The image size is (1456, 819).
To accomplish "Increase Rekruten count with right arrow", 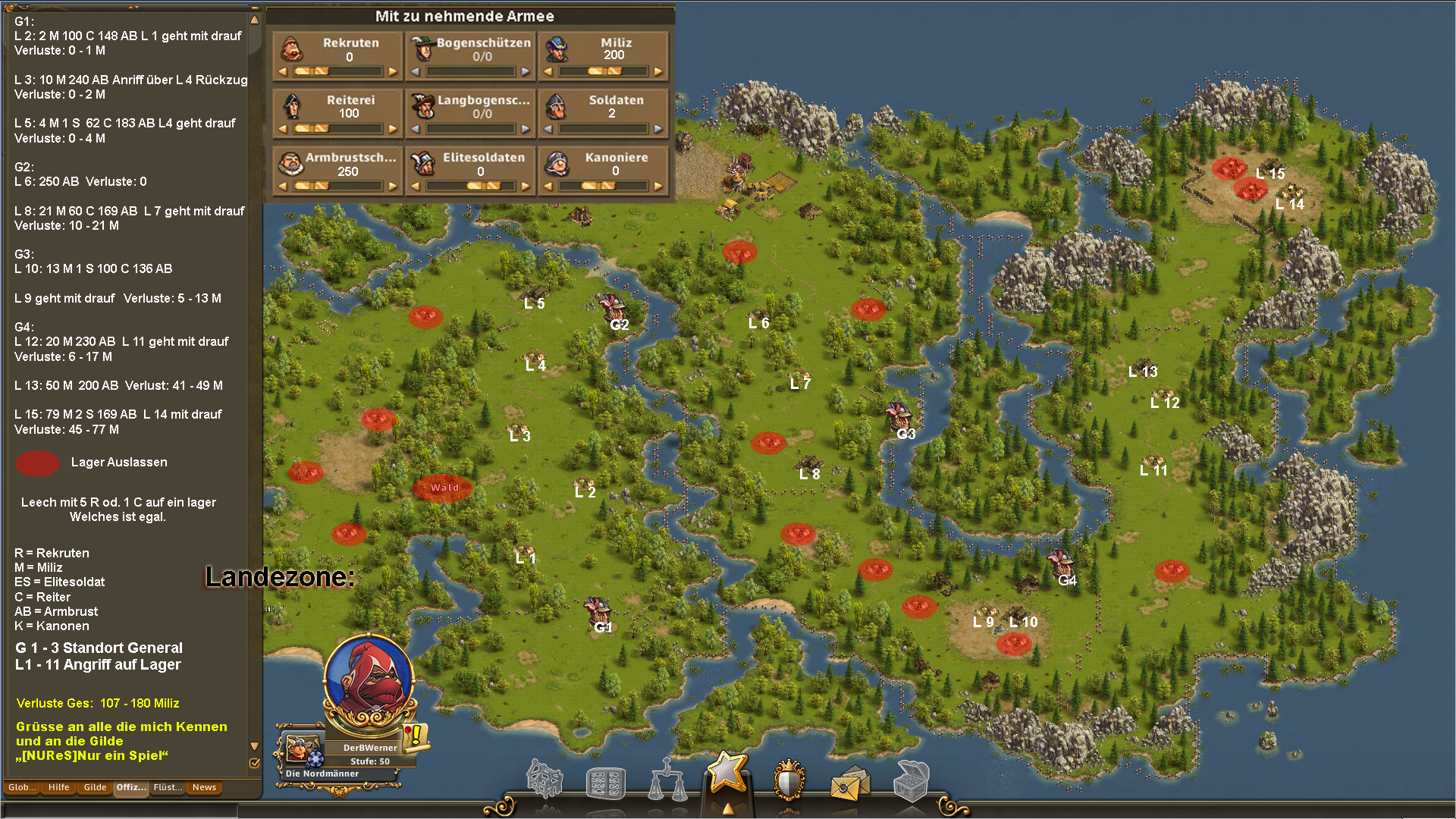I will (x=393, y=72).
